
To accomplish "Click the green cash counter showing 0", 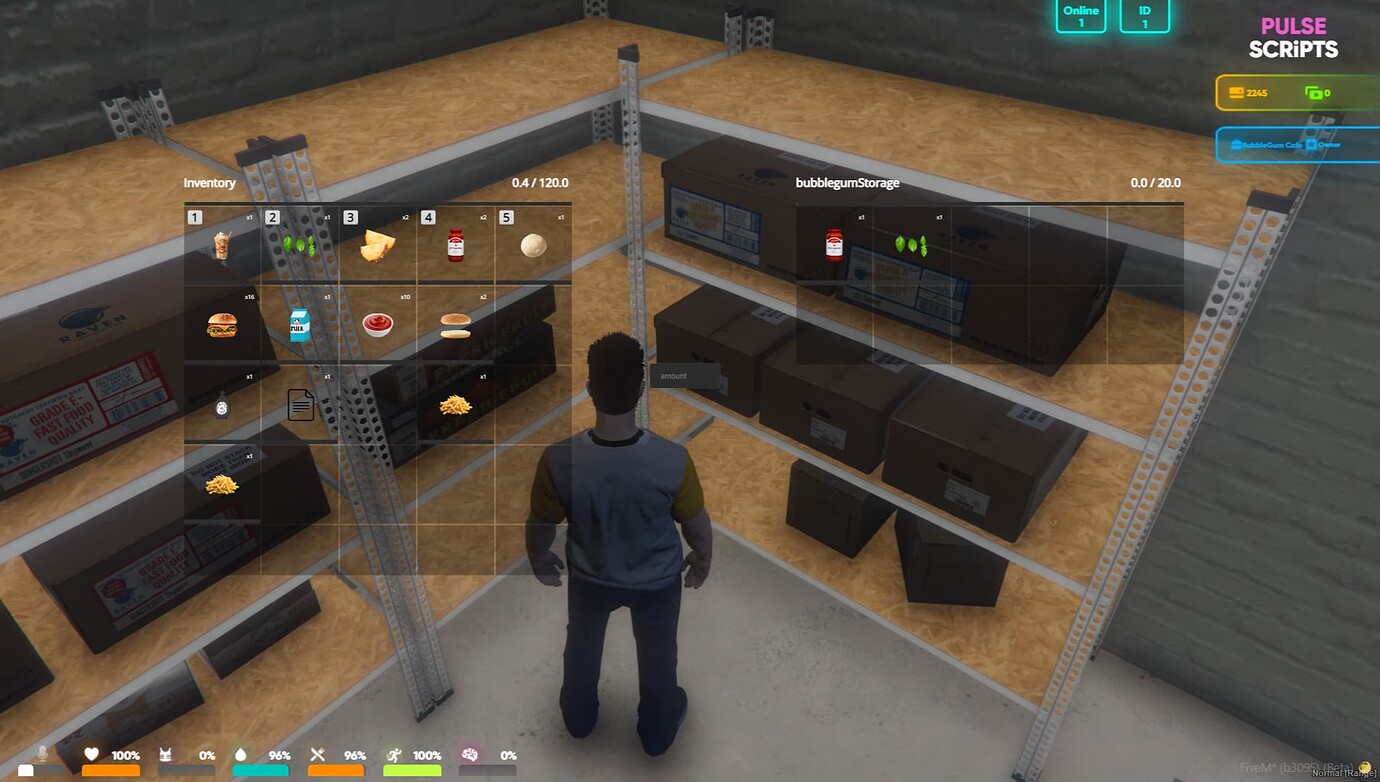I will pos(1316,92).
